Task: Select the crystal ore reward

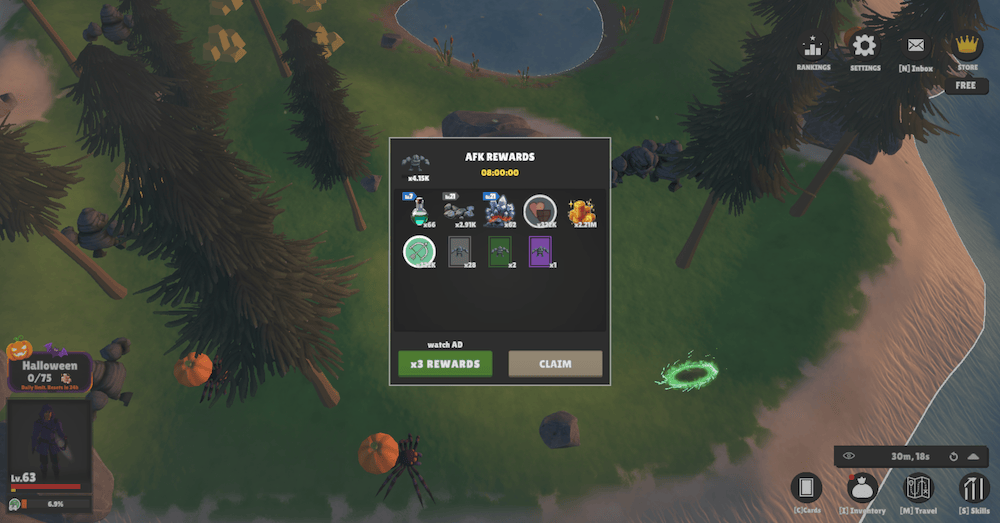Action: coord(499,213)
